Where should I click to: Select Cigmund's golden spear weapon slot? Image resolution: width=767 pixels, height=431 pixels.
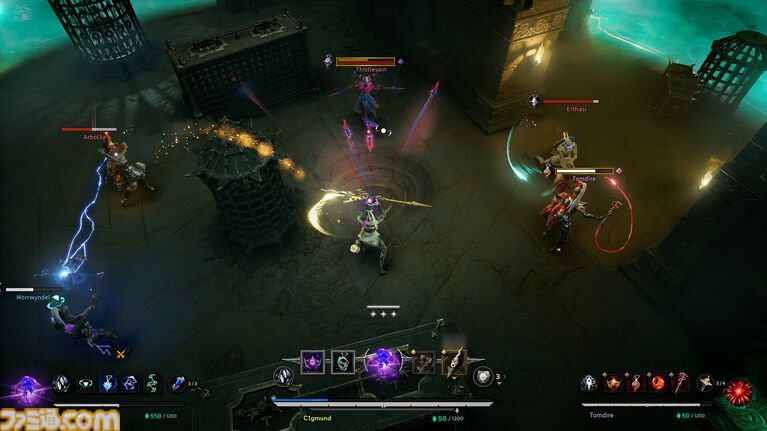coord(455,362)
